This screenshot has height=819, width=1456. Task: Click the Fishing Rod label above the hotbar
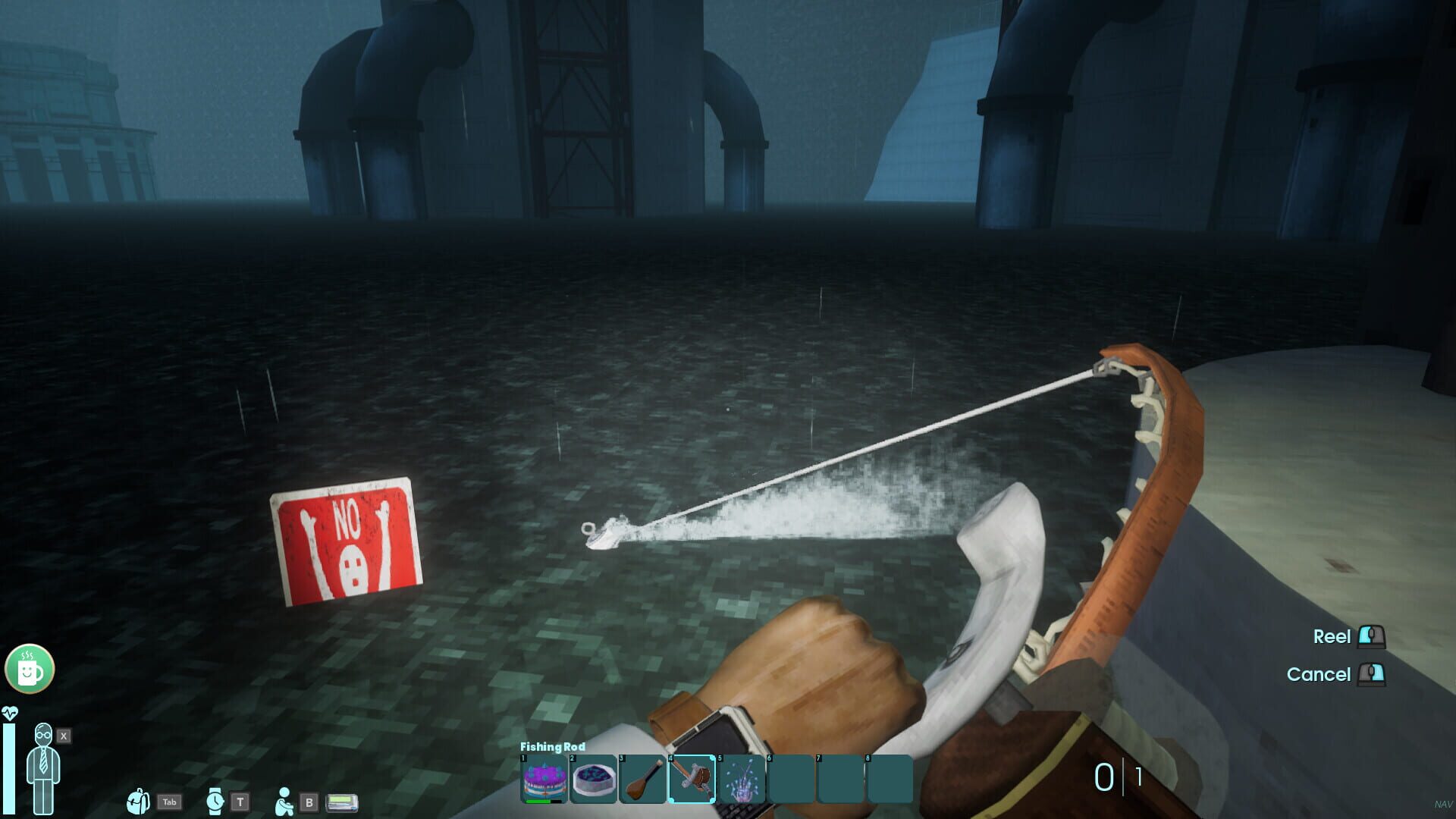(551, 746)
